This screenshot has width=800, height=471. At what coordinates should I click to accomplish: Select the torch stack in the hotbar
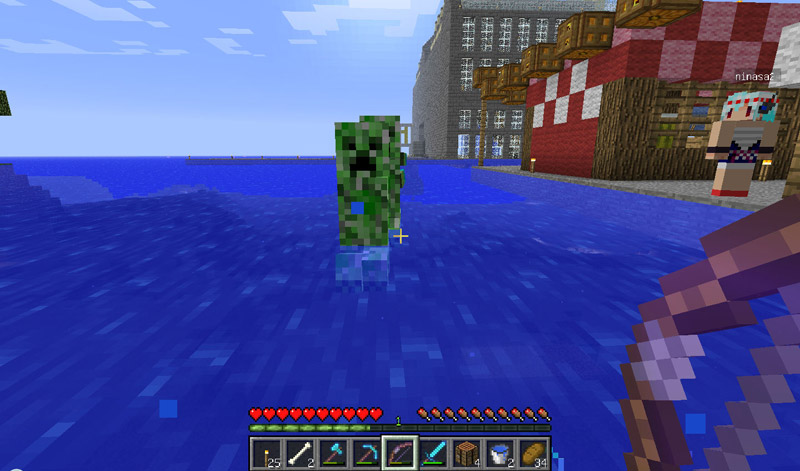coord(266,453)
